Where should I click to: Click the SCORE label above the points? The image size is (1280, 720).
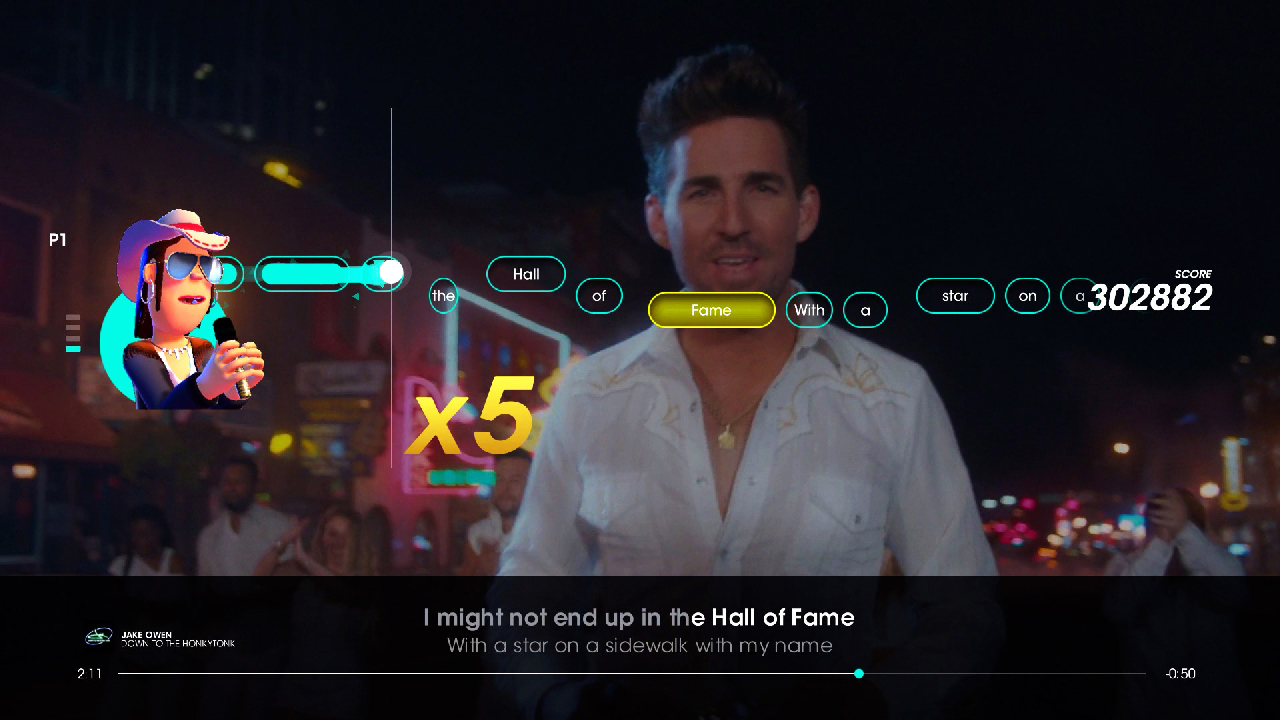tap(1192, 274)
